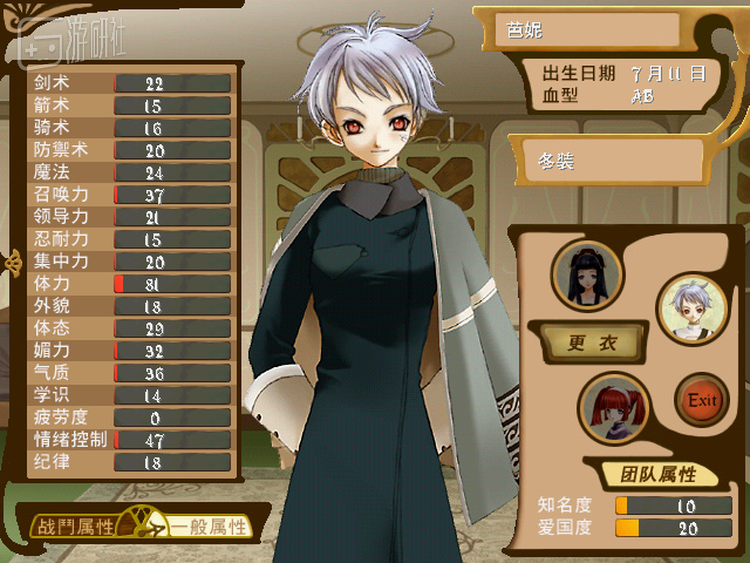This screenshot has width=750, height=563.
Task: Click the 冬装 winter outfit field
Action: pos(606,160)
